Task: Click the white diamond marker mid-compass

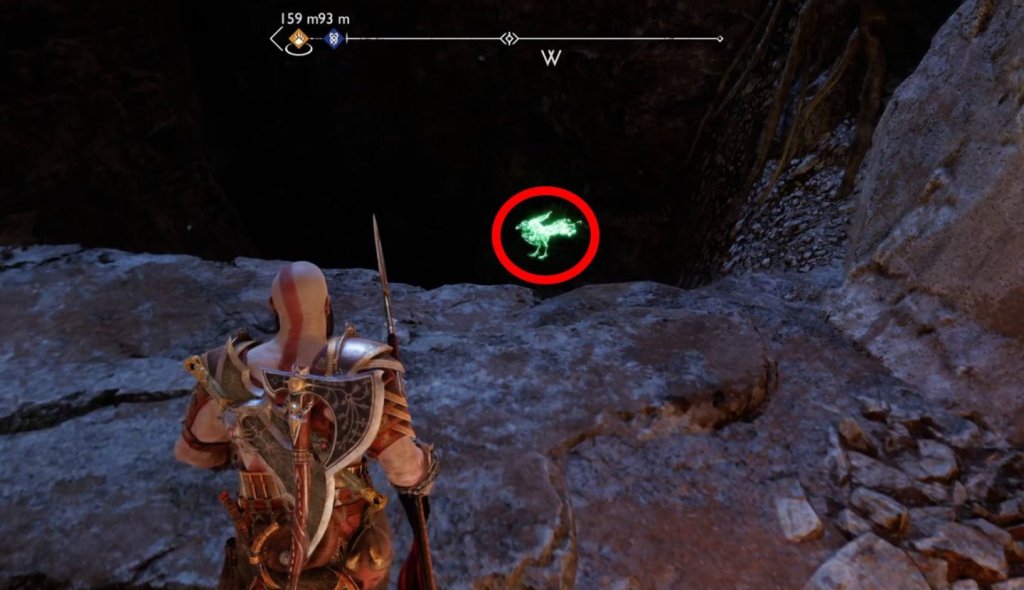Action: coord(509,39)
